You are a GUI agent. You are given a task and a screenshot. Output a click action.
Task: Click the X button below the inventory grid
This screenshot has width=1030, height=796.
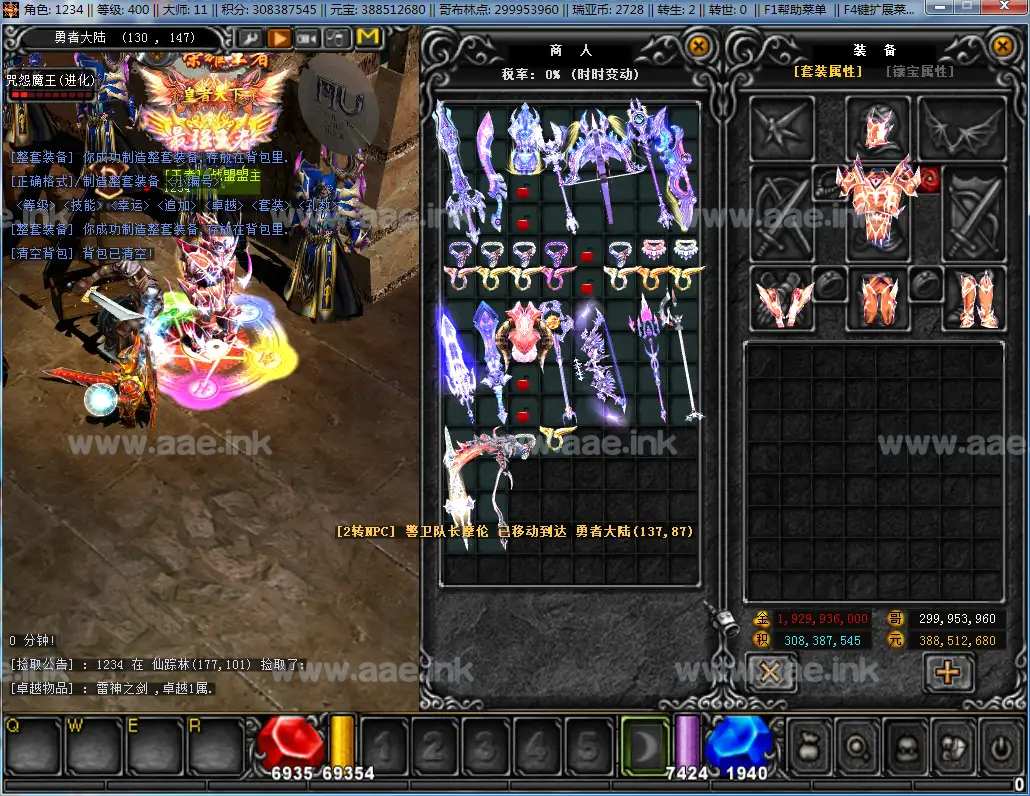coord(770,672)
